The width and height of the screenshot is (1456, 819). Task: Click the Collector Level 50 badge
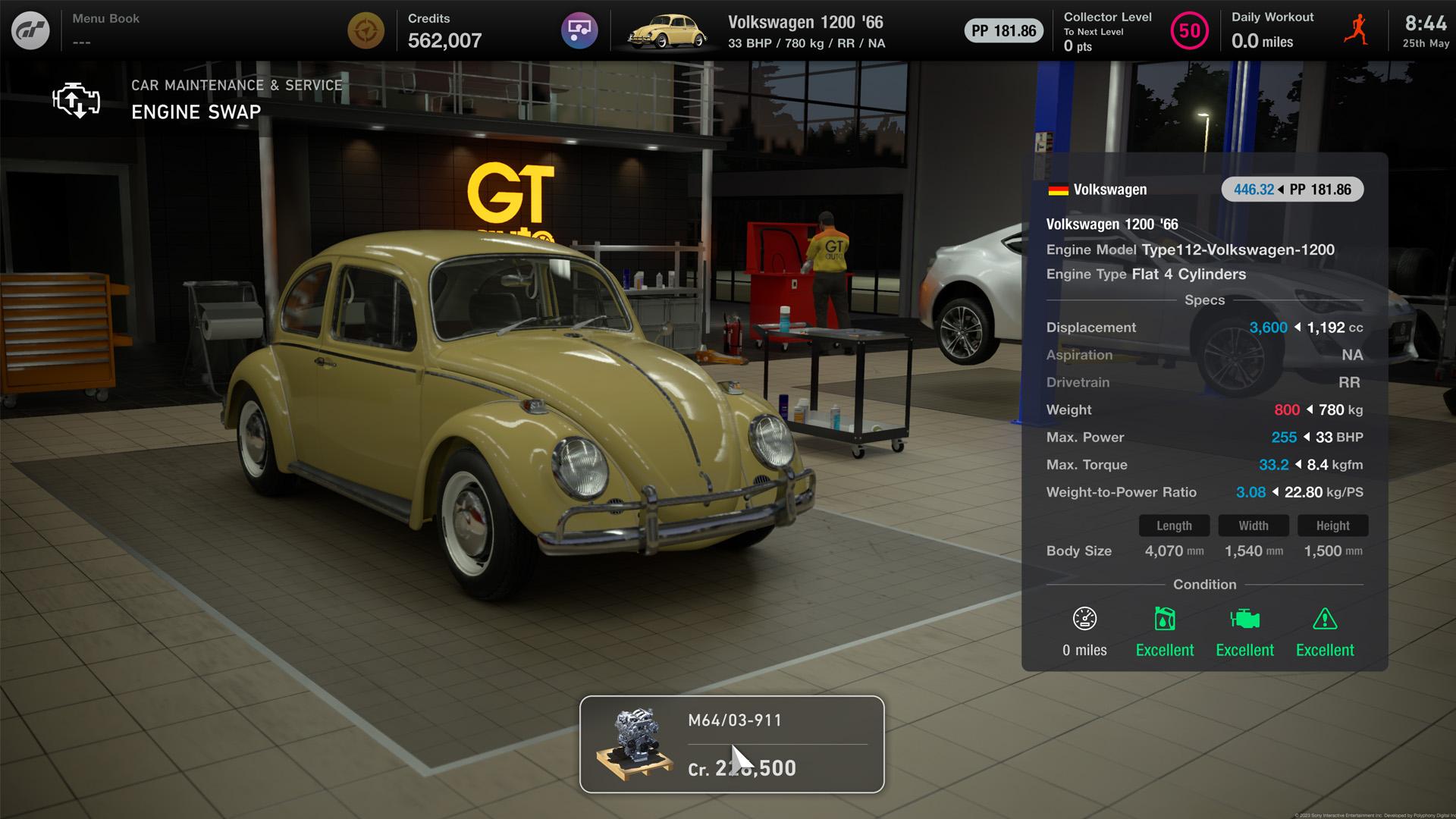1188,32
